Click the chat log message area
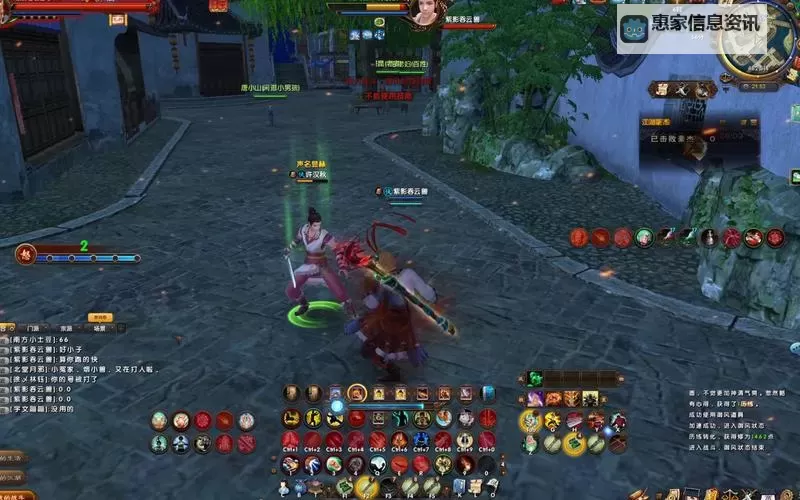 tap(60, 375)
